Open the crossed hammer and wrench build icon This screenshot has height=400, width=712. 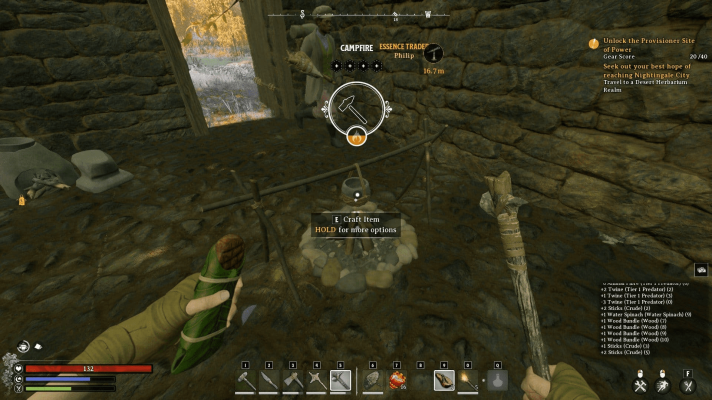coord(640,385)
